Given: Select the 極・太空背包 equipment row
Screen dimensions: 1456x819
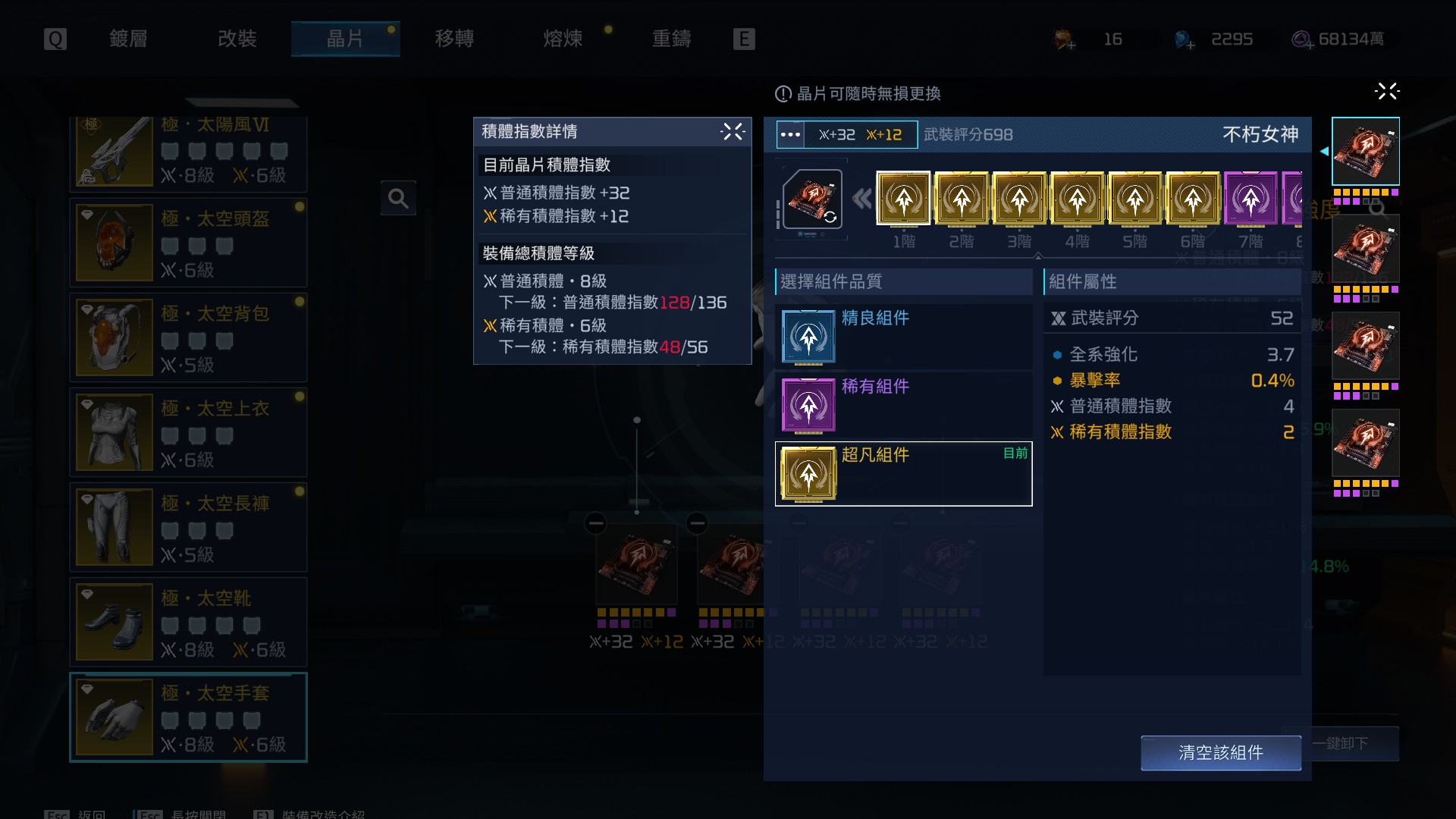Looking at the screenshot, I should coord(188,337).
